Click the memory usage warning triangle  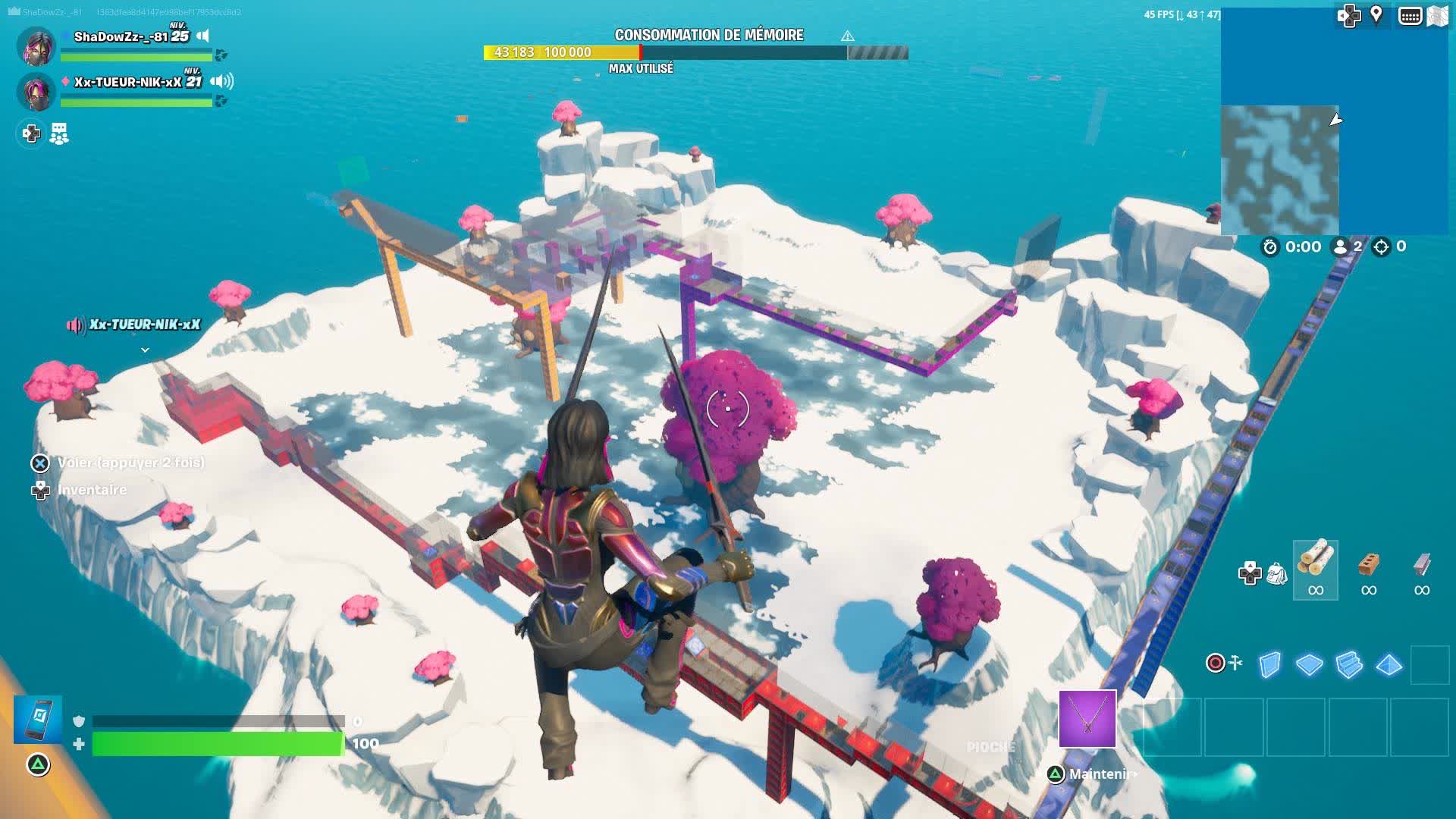tap(848, 36)
